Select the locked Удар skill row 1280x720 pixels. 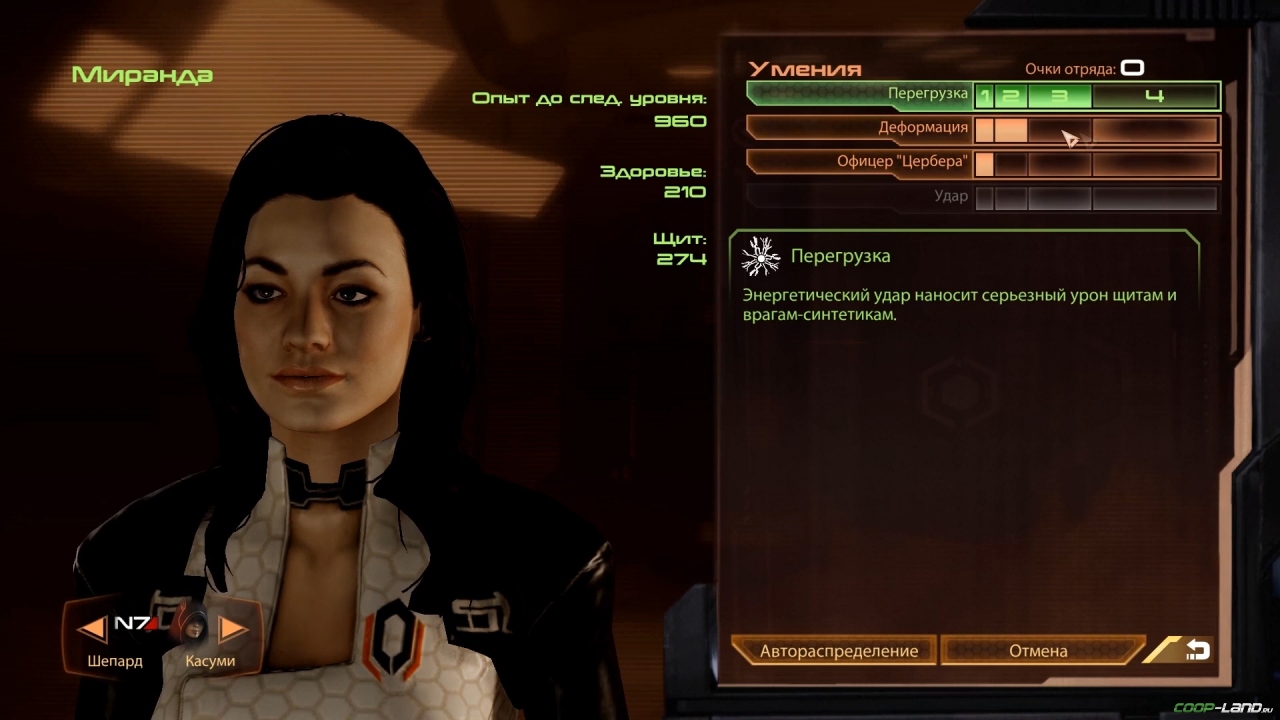(860, 197)
